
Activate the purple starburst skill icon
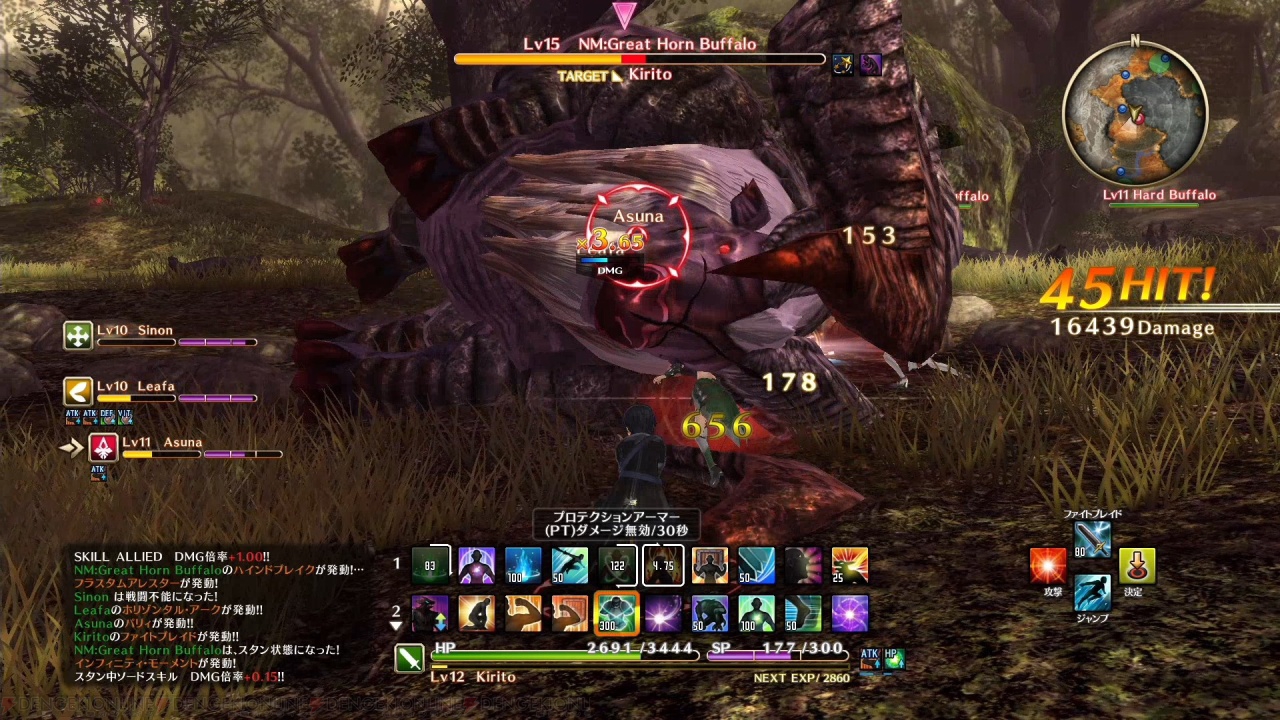pos(663,613)
